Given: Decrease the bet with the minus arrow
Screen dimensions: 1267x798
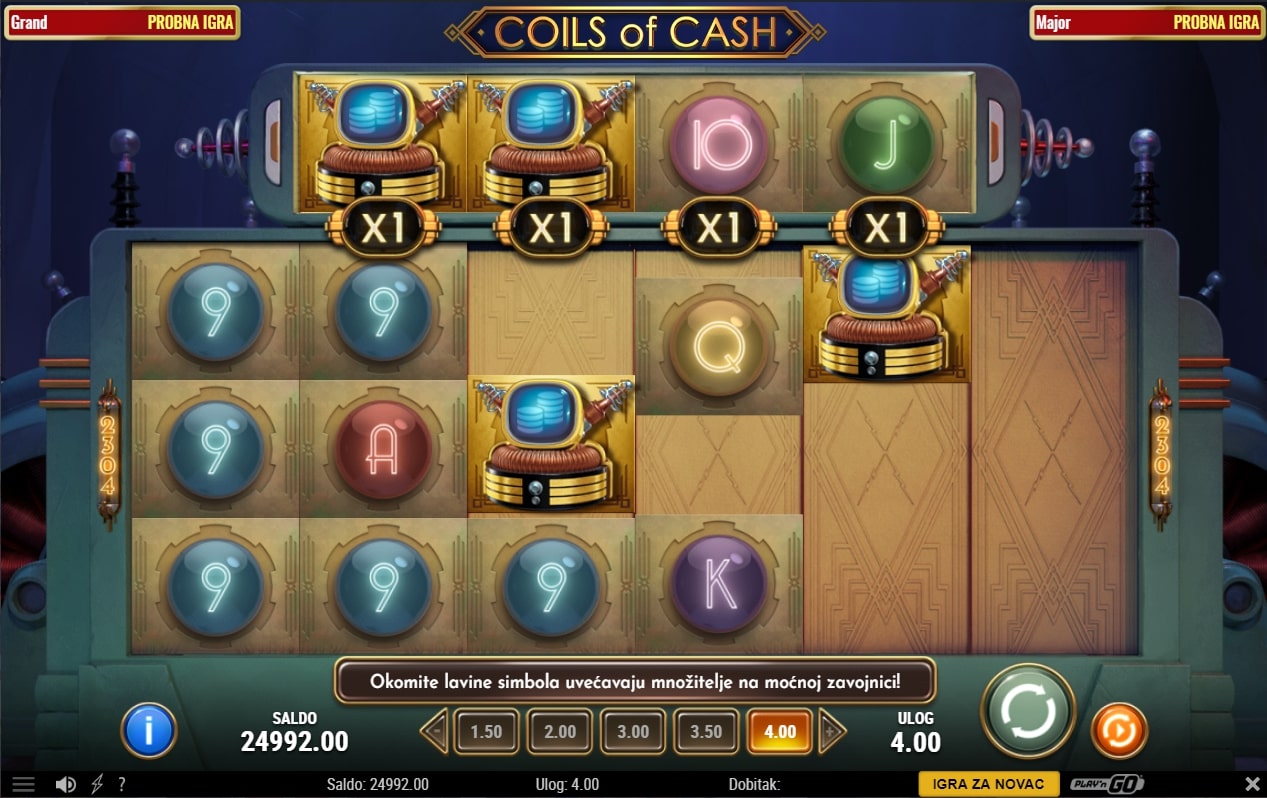Looking at the screenshot, I should [x=435, y=732].
